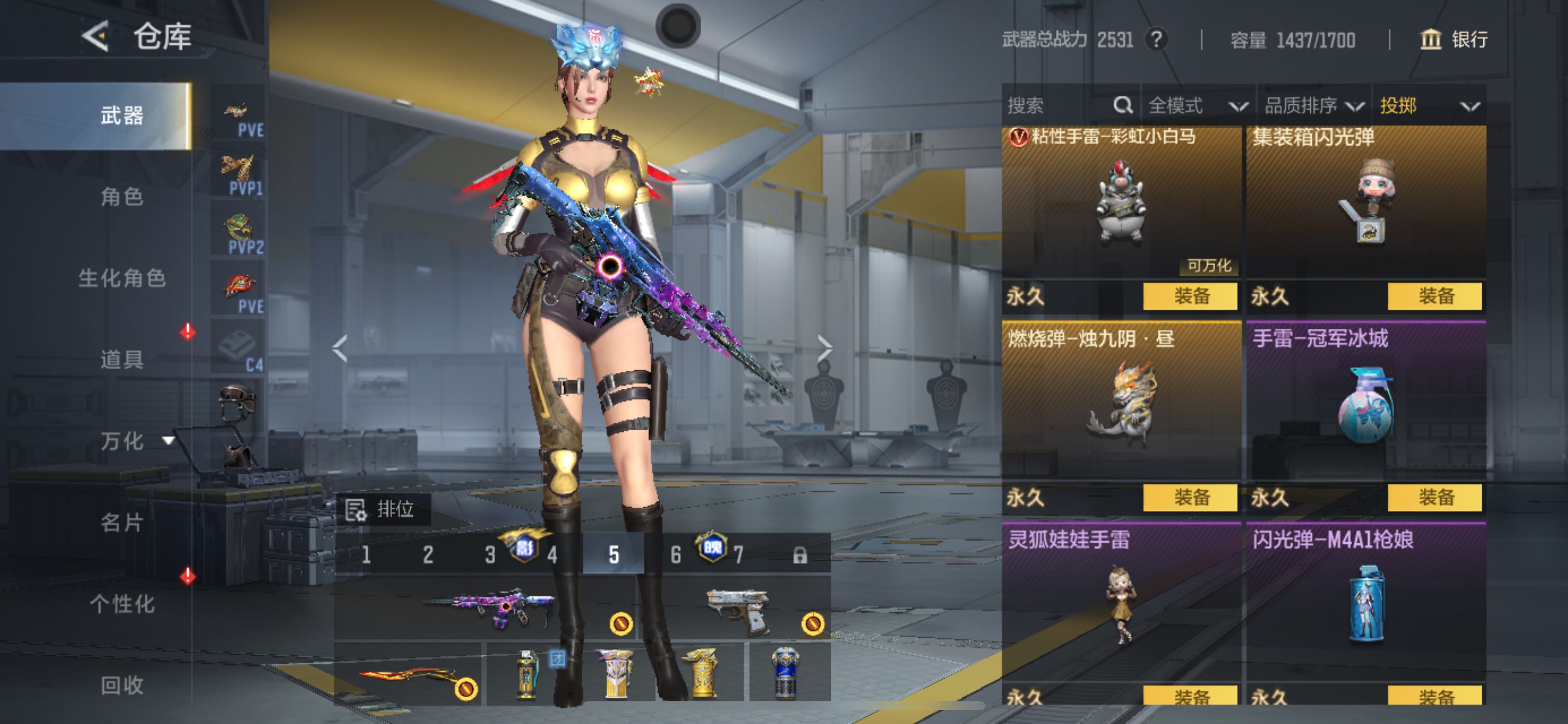Go back from the 仓库 screen
The width and height of the screenshot is (1568, 724).
96,37
